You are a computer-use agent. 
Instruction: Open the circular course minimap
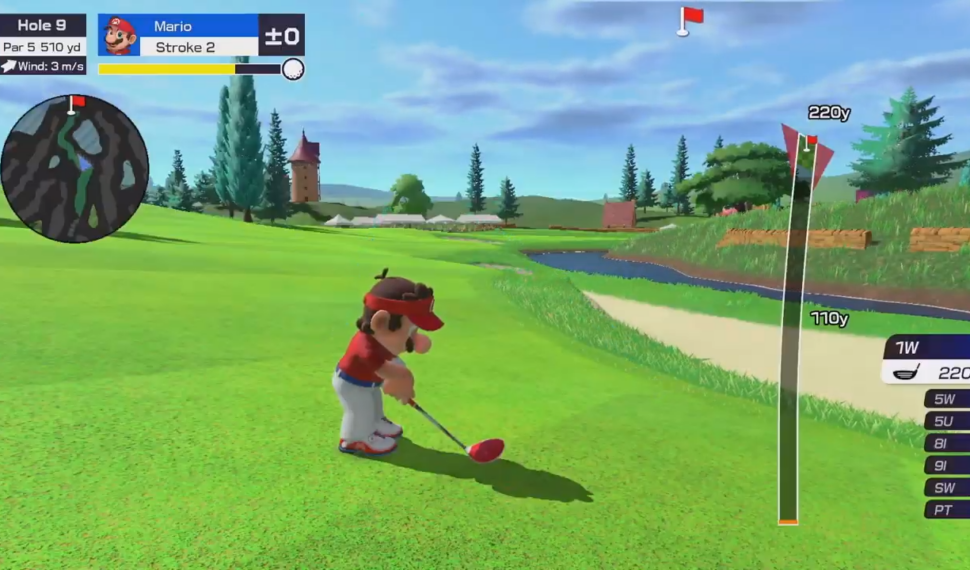click(74, 169)
